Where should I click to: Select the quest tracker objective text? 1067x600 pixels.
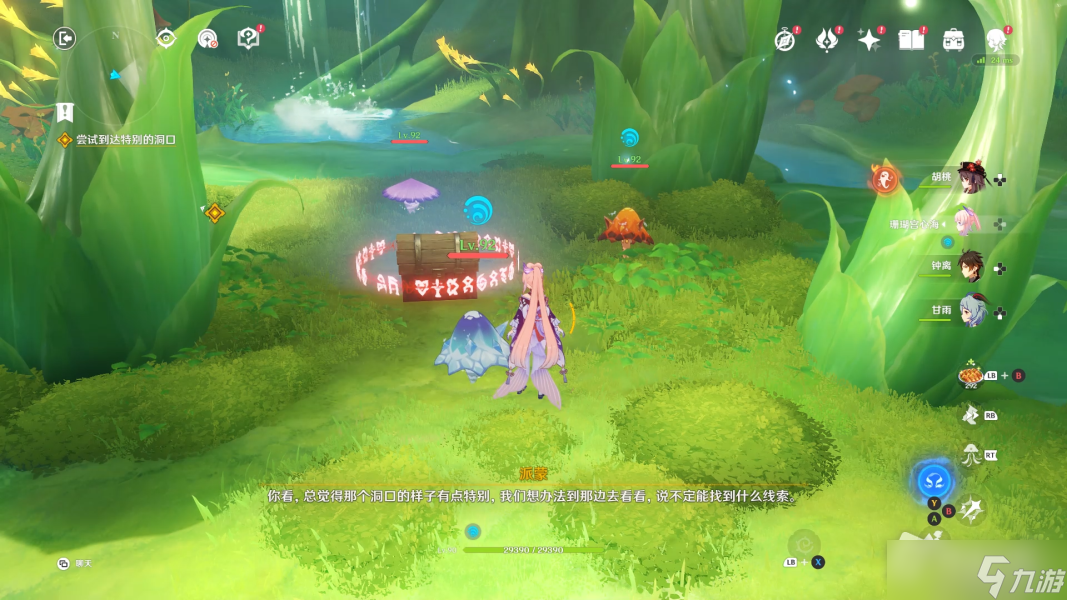(125, 140)
